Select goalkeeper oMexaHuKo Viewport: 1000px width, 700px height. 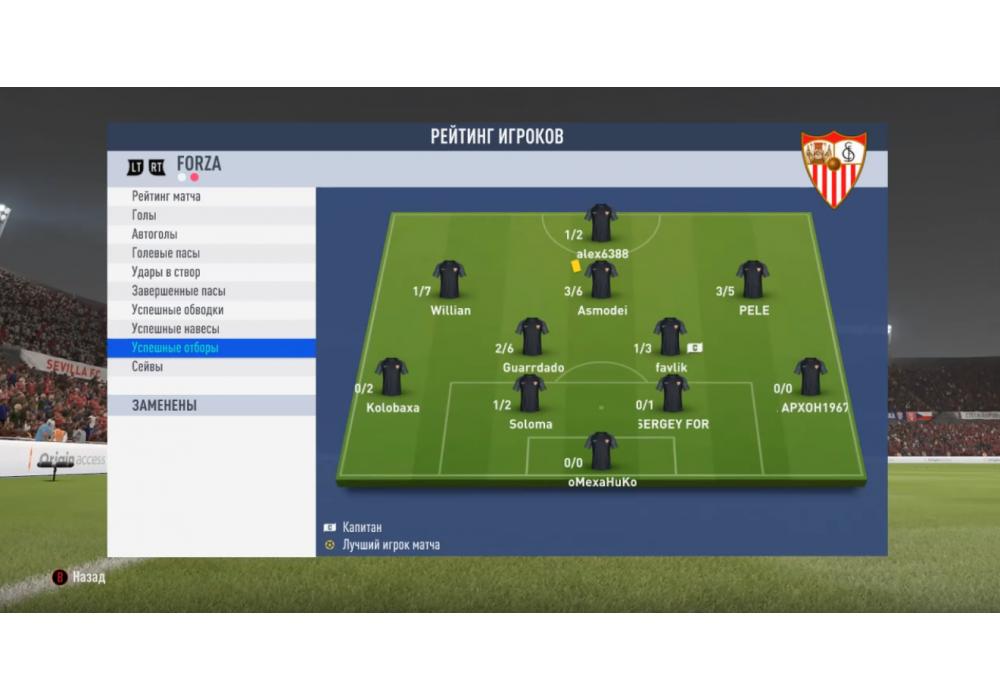601,451
